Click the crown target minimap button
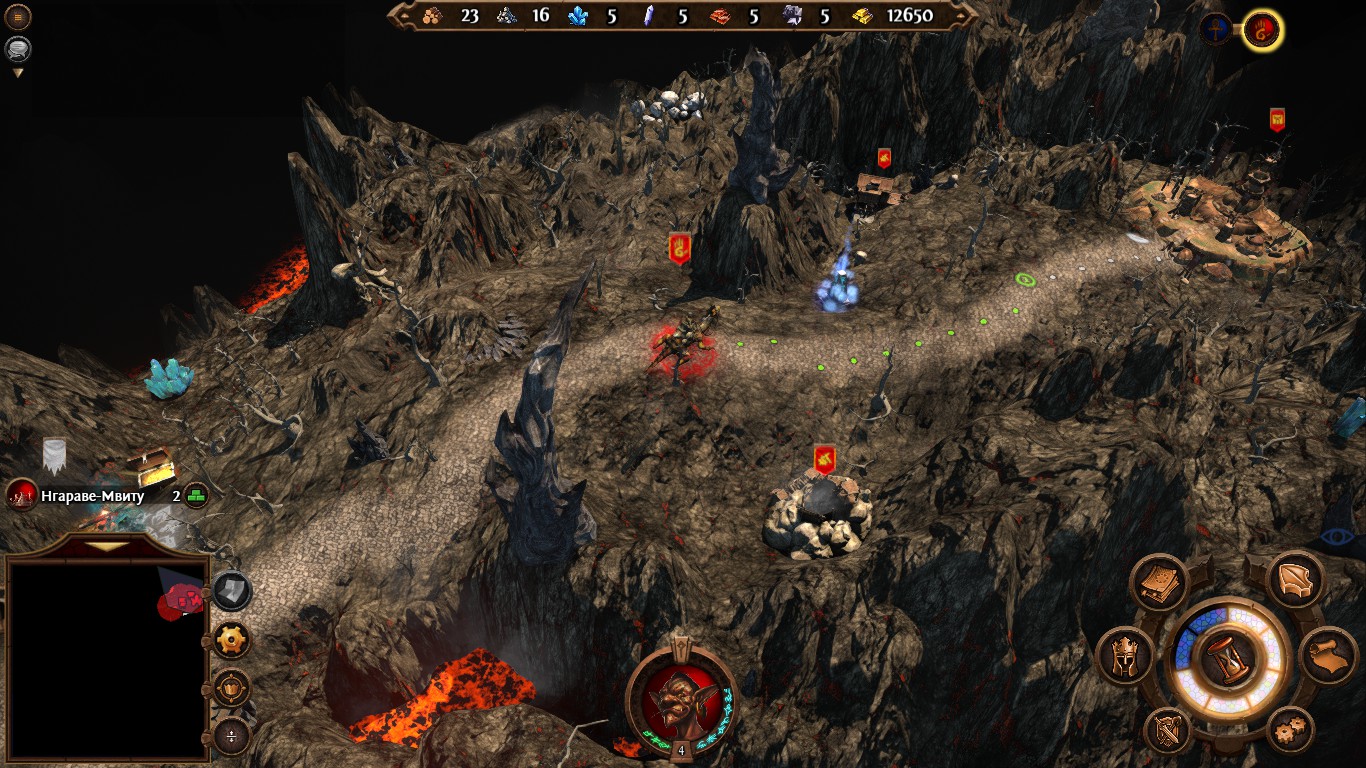Screen dimensions: 1366x768 [x=232, y=688]
